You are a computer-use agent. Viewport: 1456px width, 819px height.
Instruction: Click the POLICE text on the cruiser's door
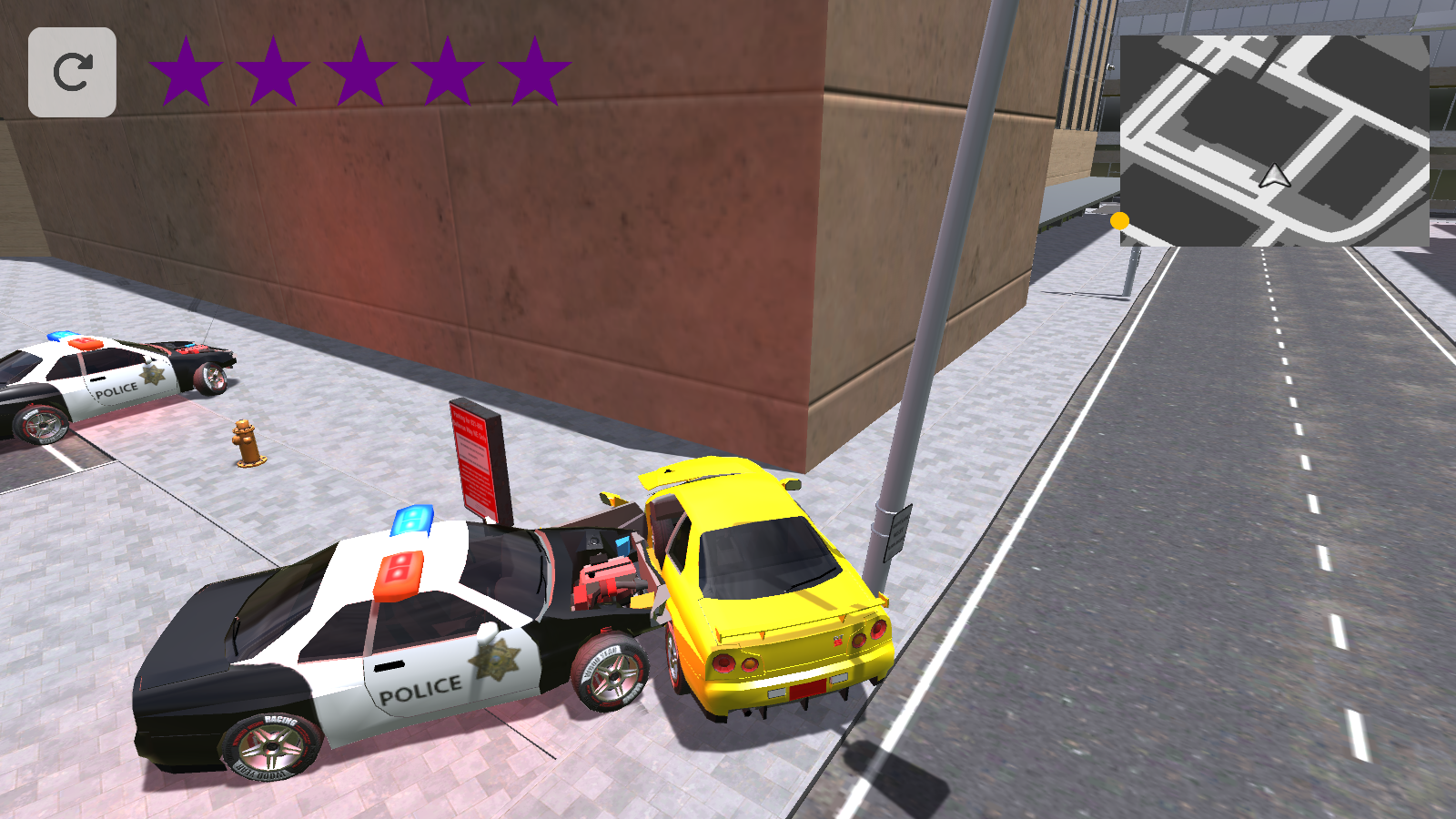click(x=423, y=690)
